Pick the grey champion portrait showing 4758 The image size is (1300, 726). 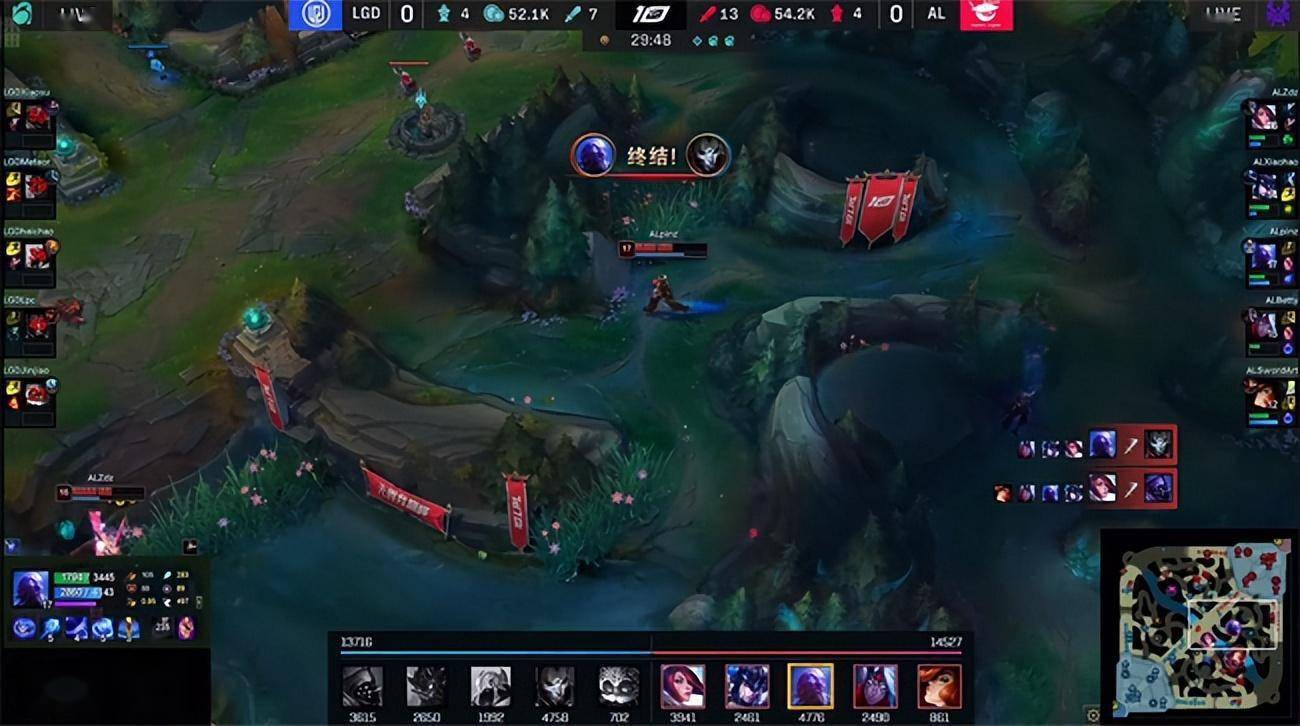555,687
